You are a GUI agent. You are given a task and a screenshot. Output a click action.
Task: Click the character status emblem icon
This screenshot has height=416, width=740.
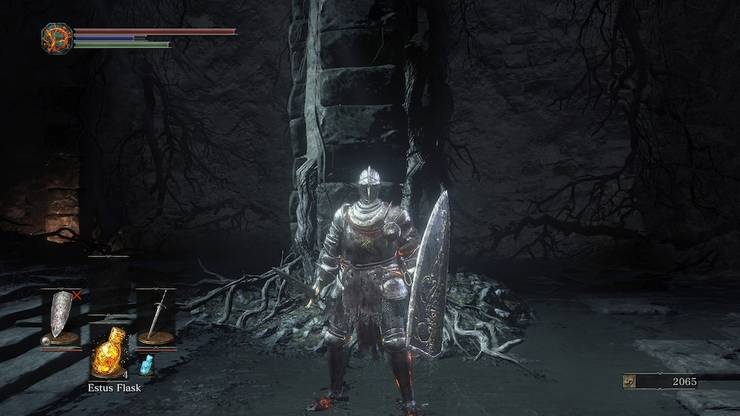point(56,39)
